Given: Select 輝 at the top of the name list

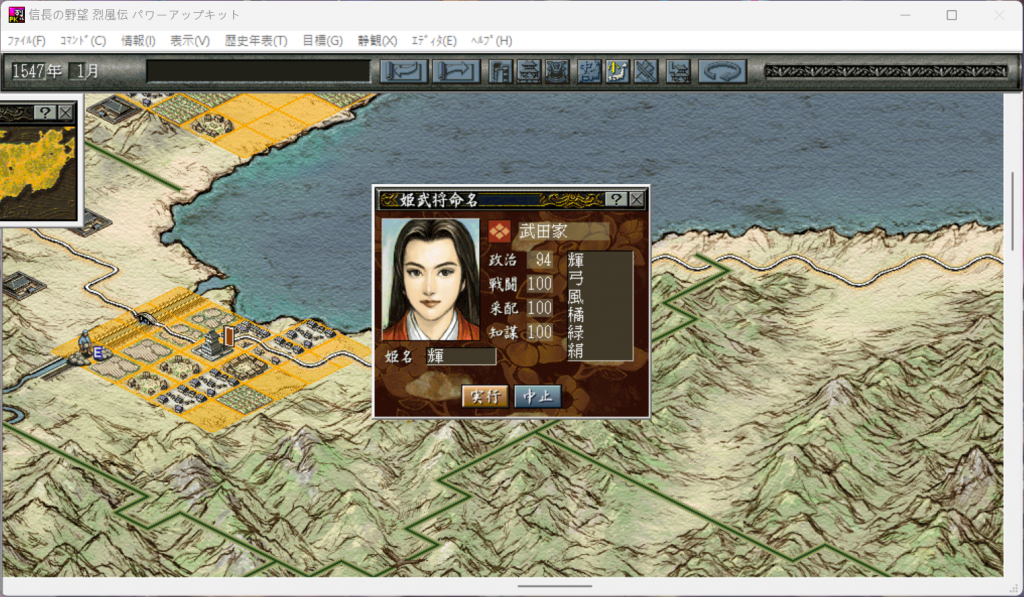Looking at the screenshot, I should [x=575, y=260].
